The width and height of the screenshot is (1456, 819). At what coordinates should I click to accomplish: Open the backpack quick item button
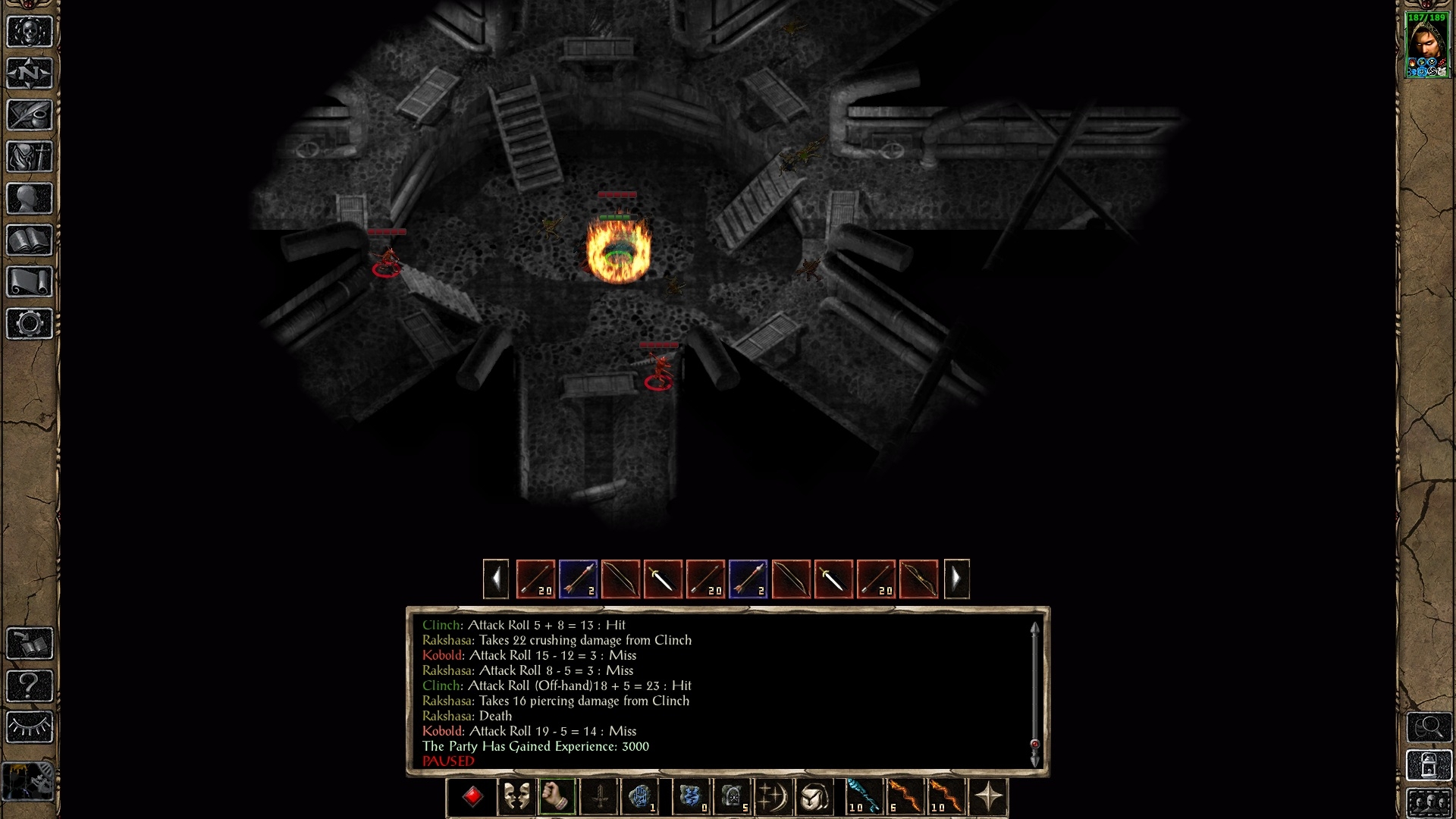tap(814, 797)
